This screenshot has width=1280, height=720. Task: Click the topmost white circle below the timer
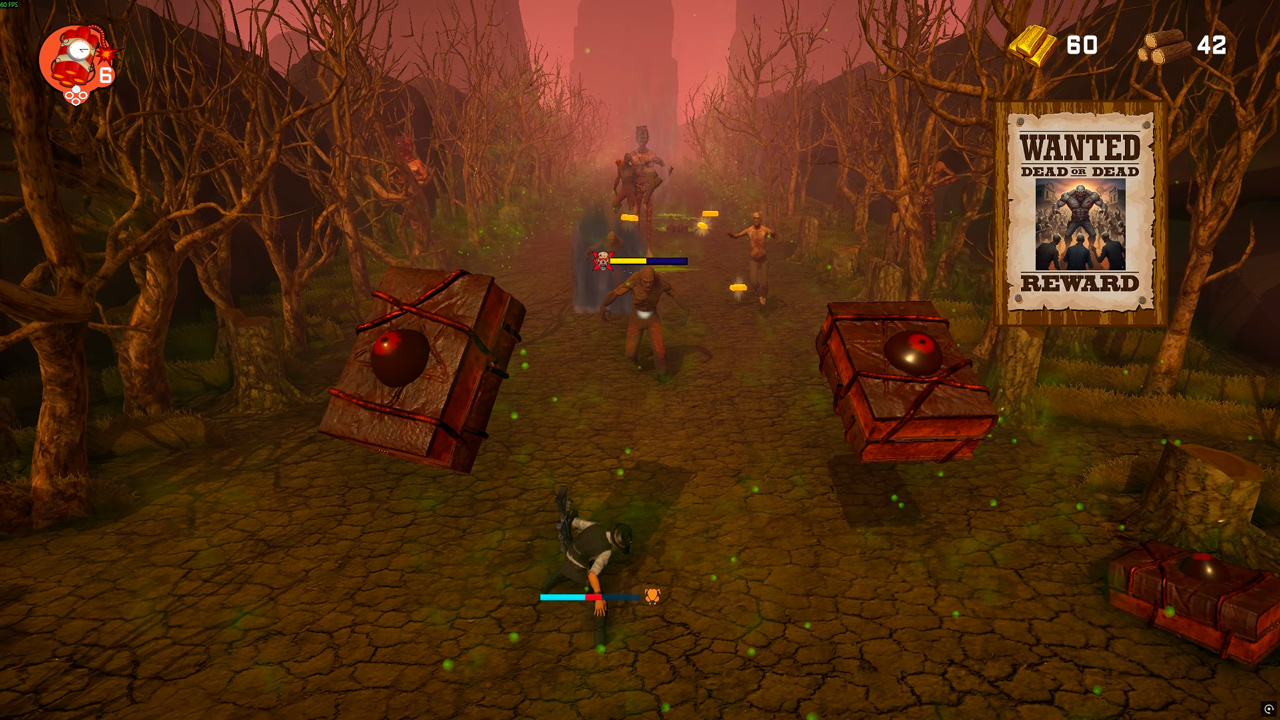(76, 89)
